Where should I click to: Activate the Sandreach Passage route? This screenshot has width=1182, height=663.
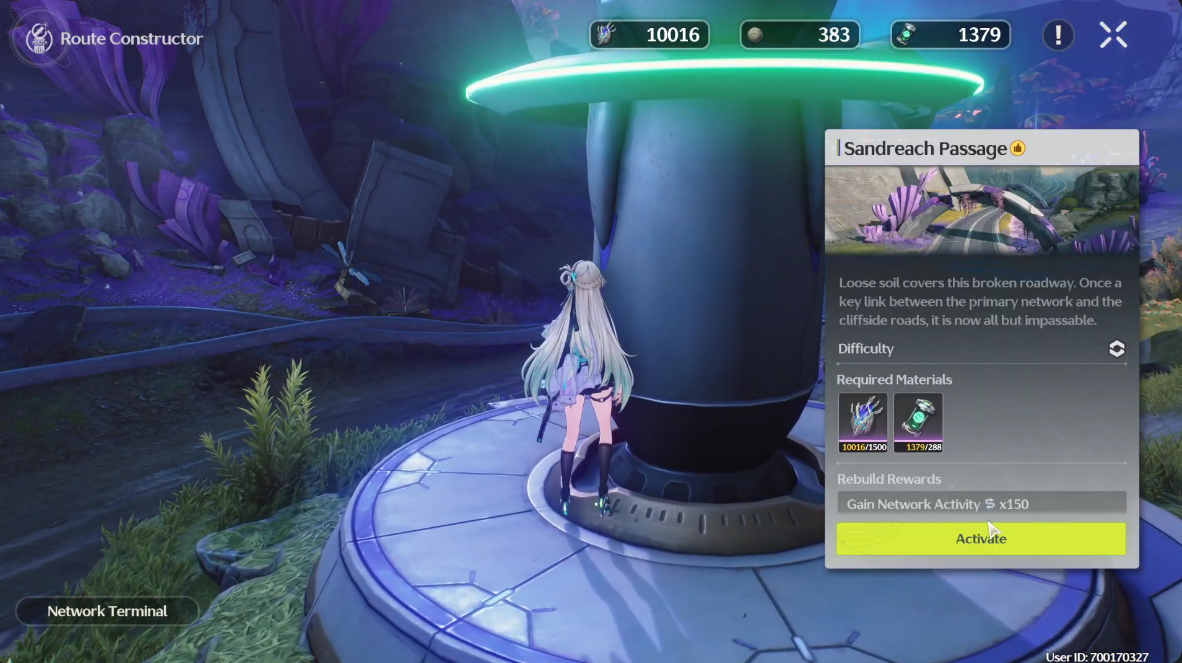(x=980, y=539)
